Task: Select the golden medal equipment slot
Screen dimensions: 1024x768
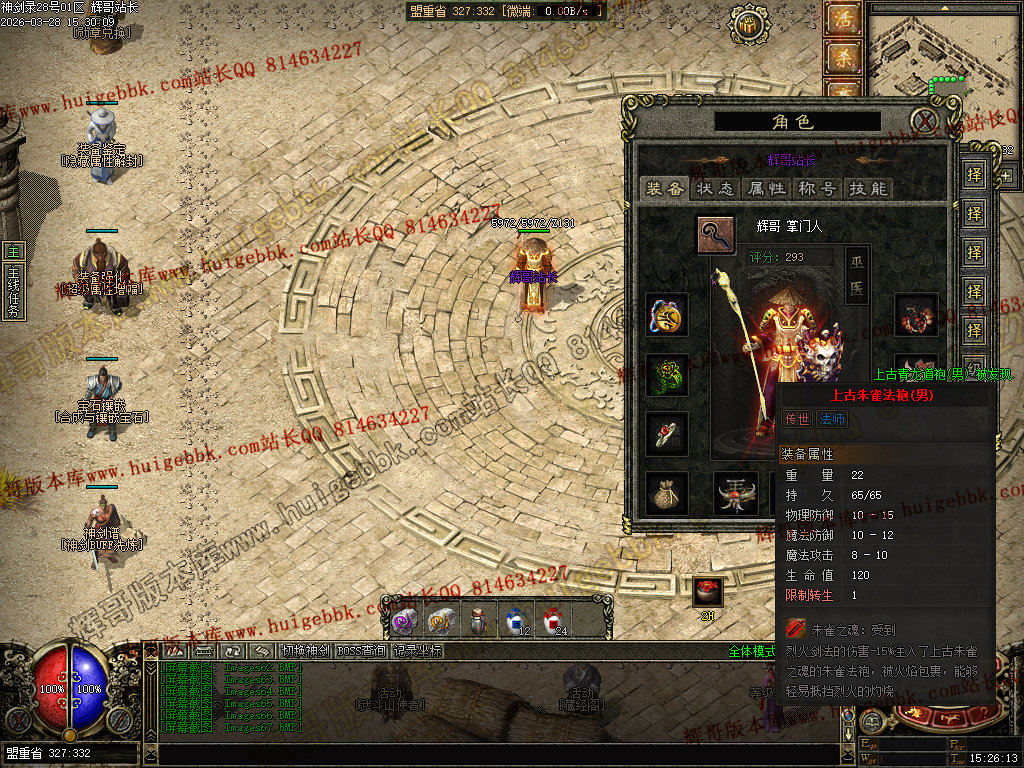Action: point(667,314)
